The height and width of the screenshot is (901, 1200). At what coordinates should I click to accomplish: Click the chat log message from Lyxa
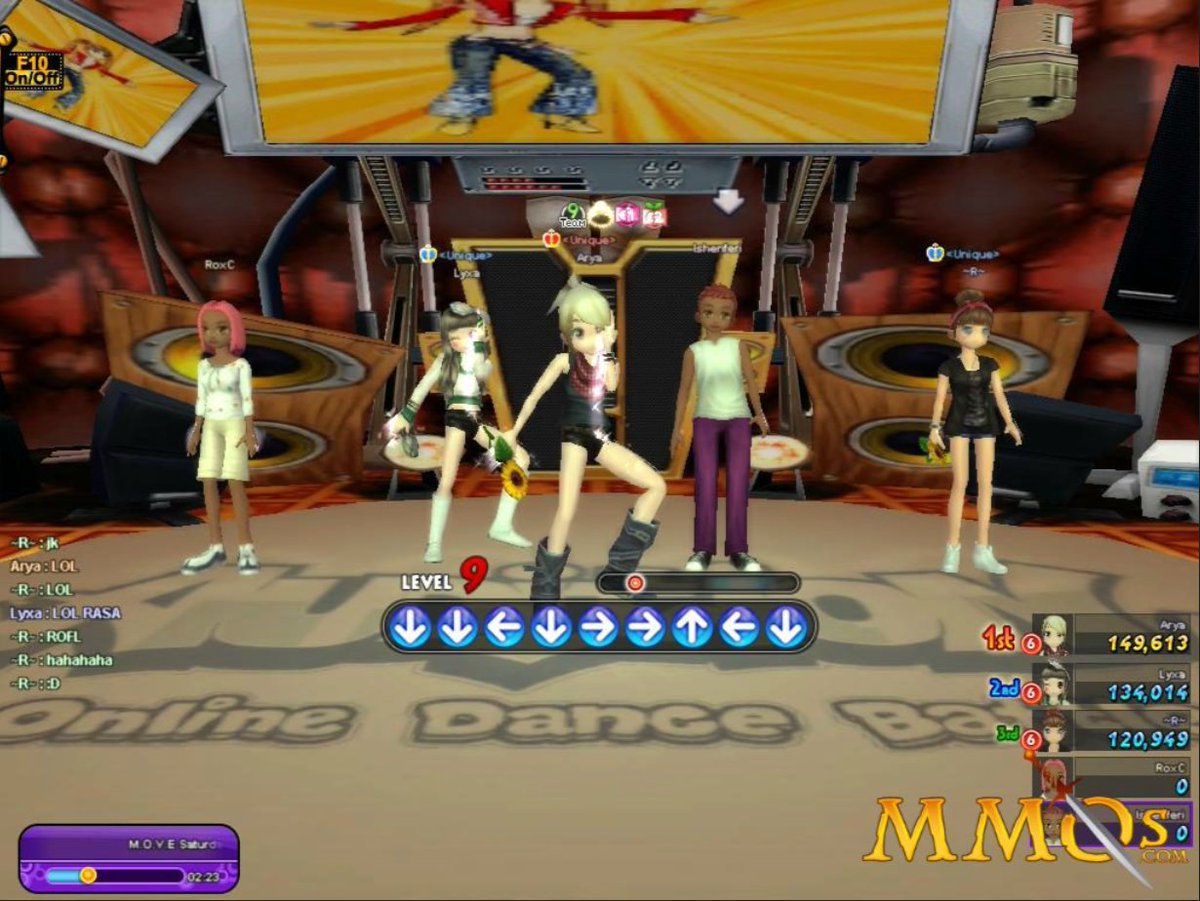(x=65, y=612)
